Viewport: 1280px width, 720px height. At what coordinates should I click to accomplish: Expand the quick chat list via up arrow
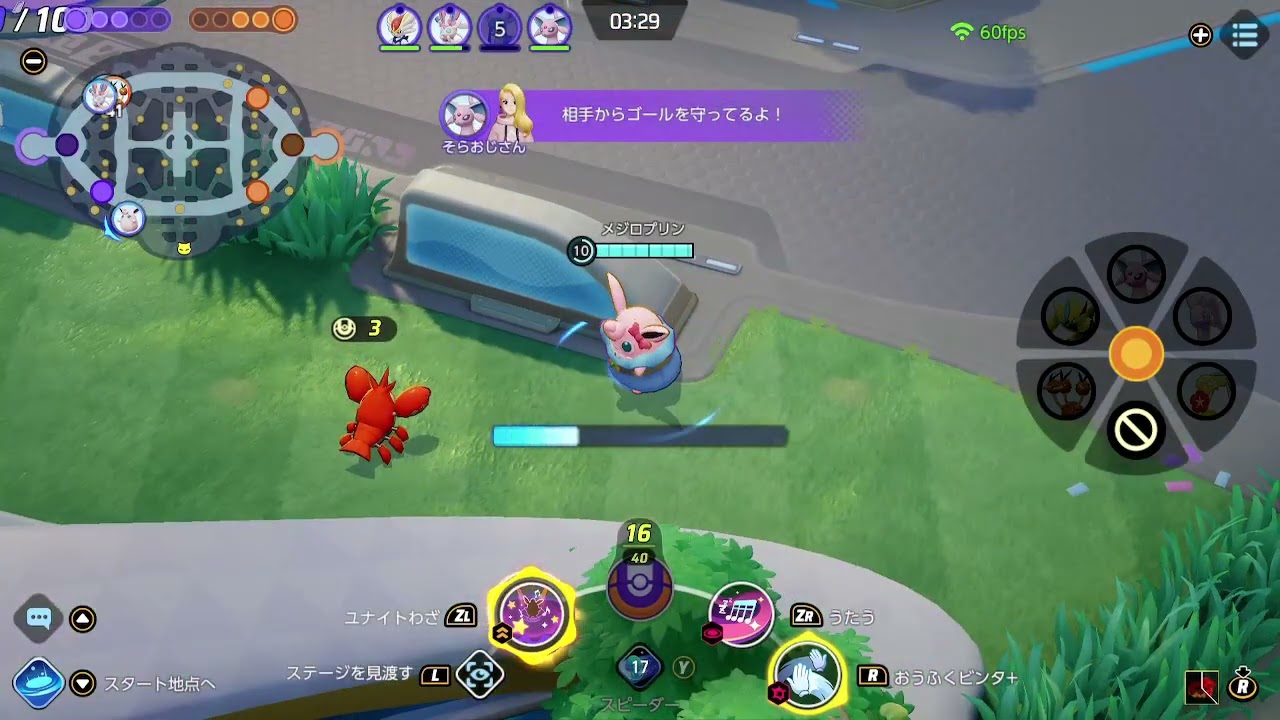tap(82, 620)
